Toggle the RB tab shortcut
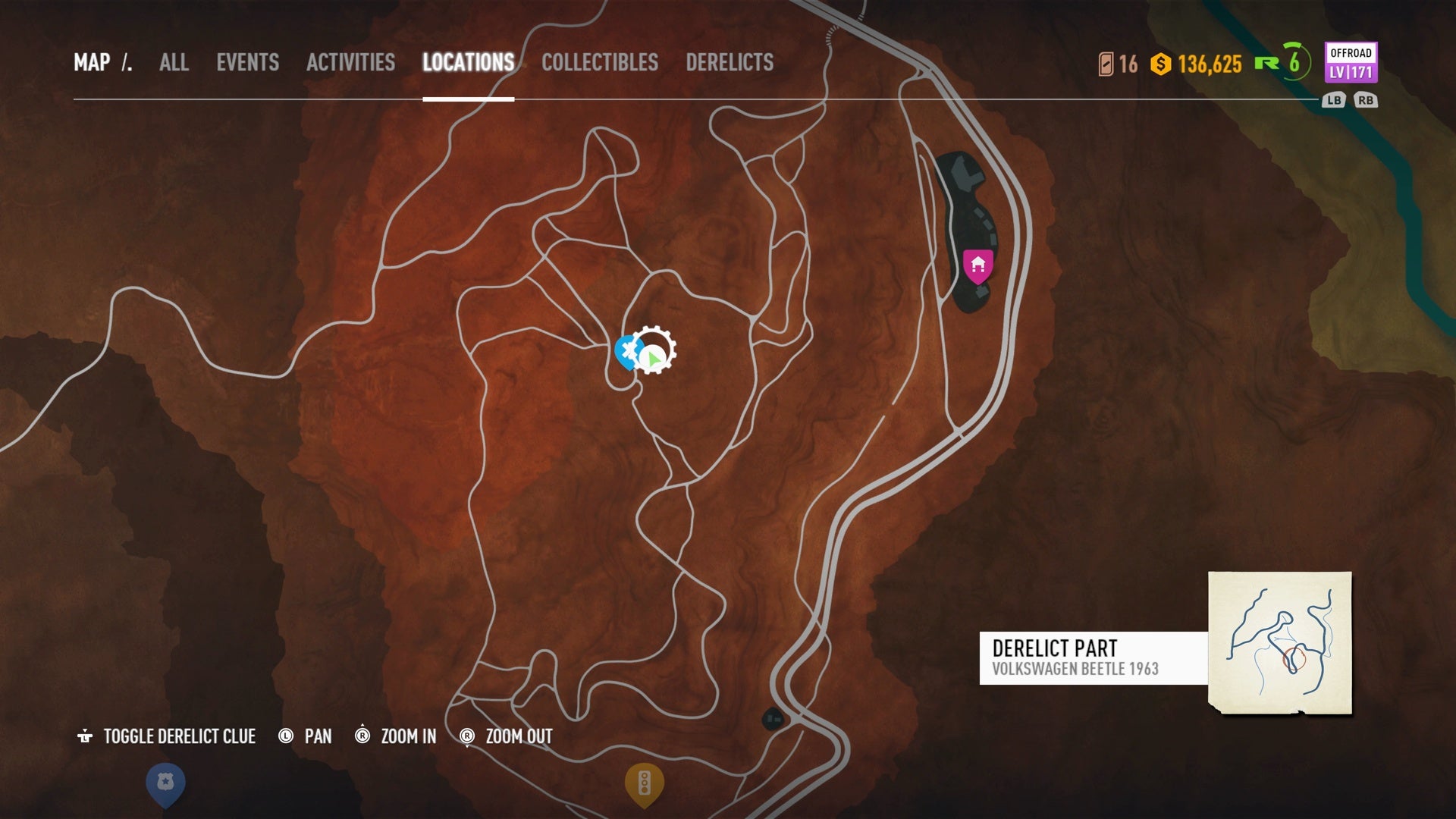 [x=1367, y=99]
